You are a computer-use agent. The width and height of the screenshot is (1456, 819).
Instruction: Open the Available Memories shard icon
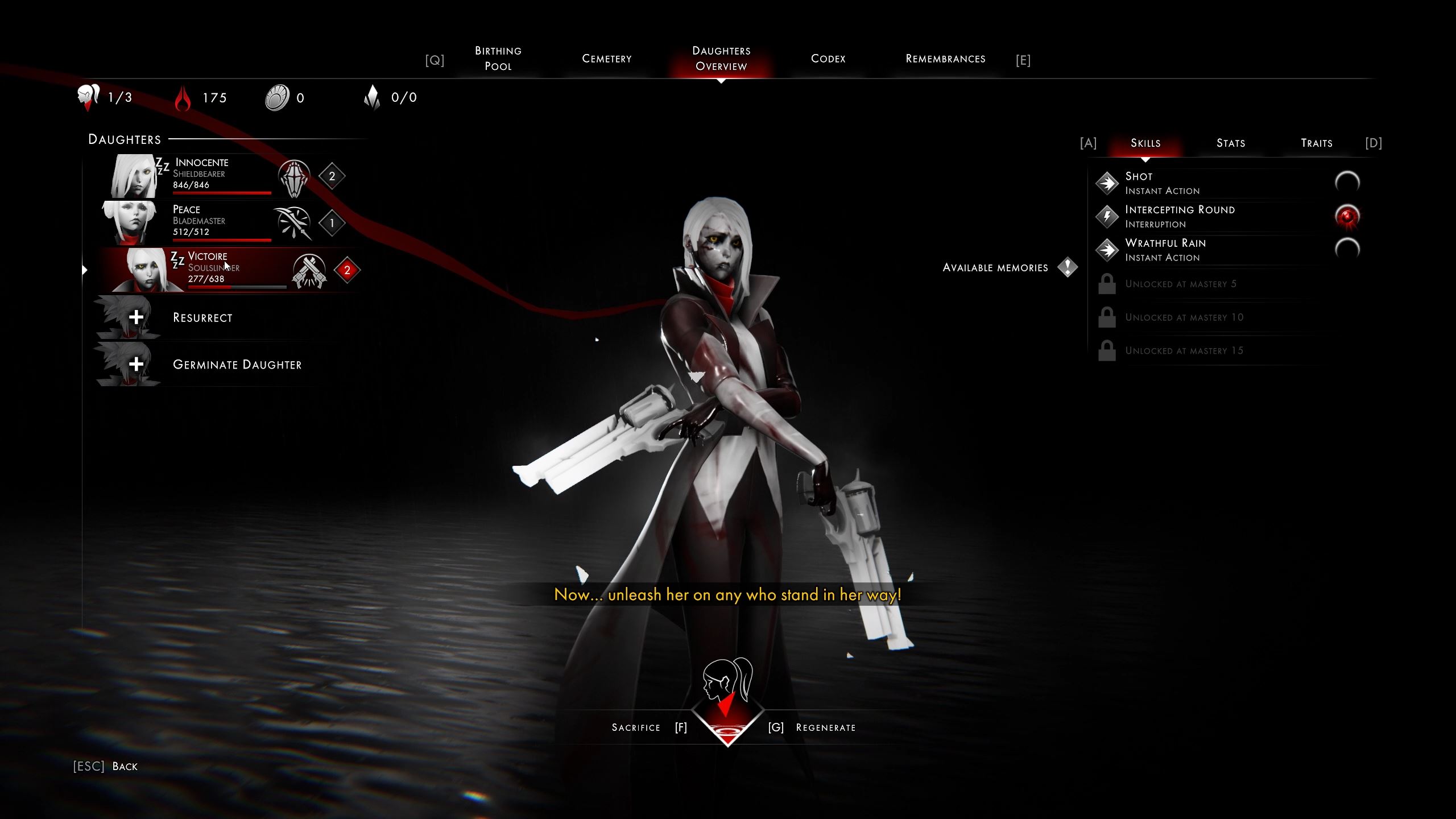(x=1068, y=267)
